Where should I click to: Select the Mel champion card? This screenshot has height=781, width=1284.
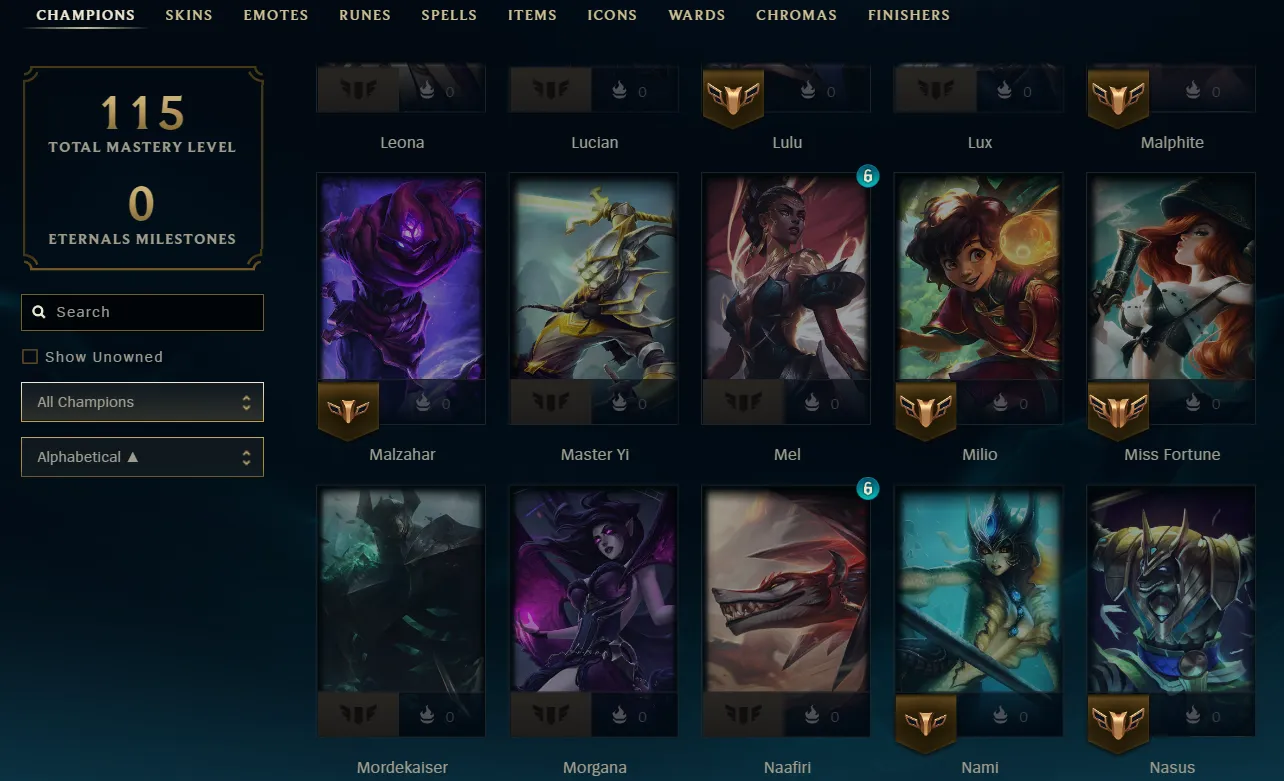787,278
